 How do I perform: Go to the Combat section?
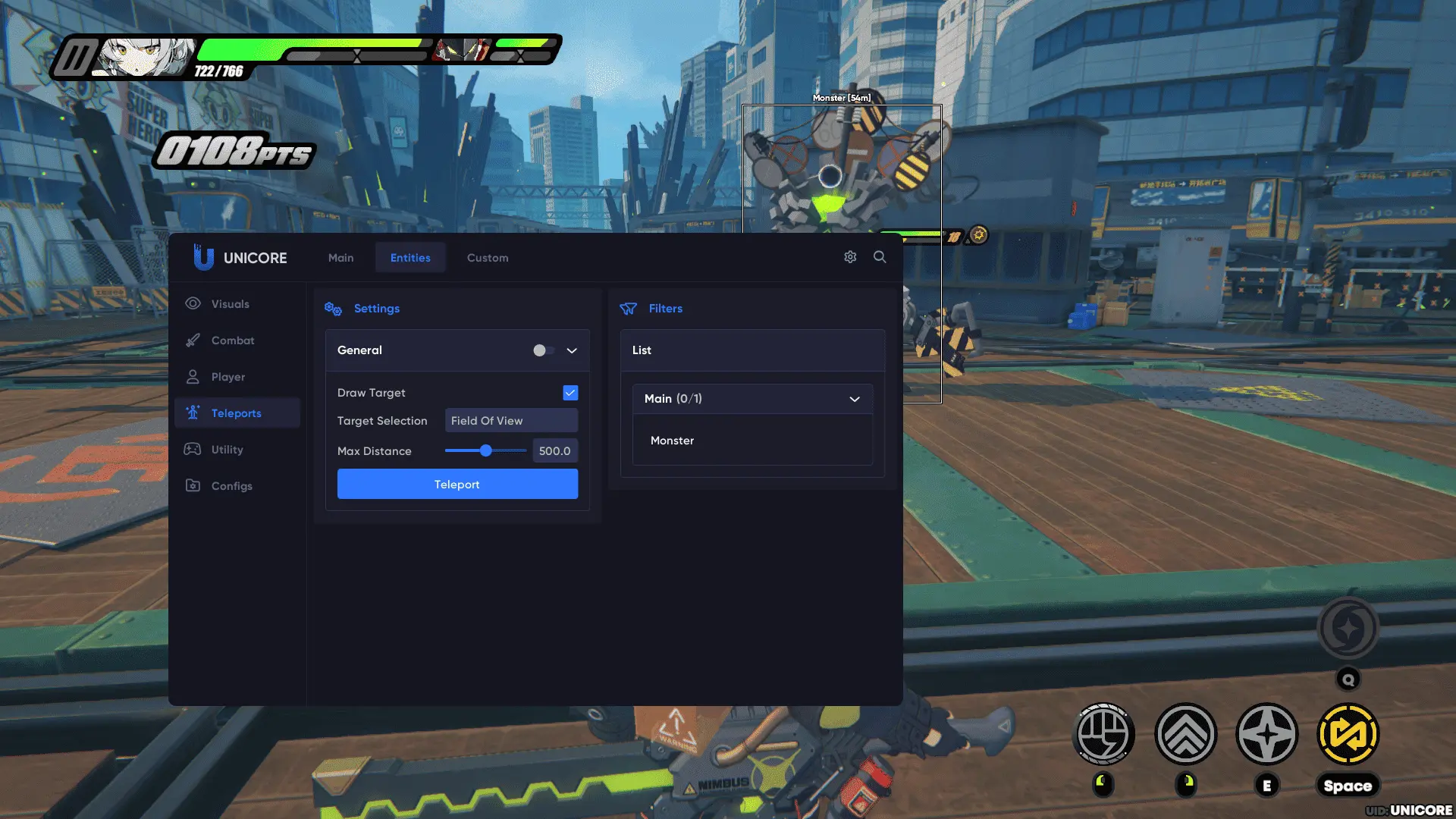coord(233,340)
